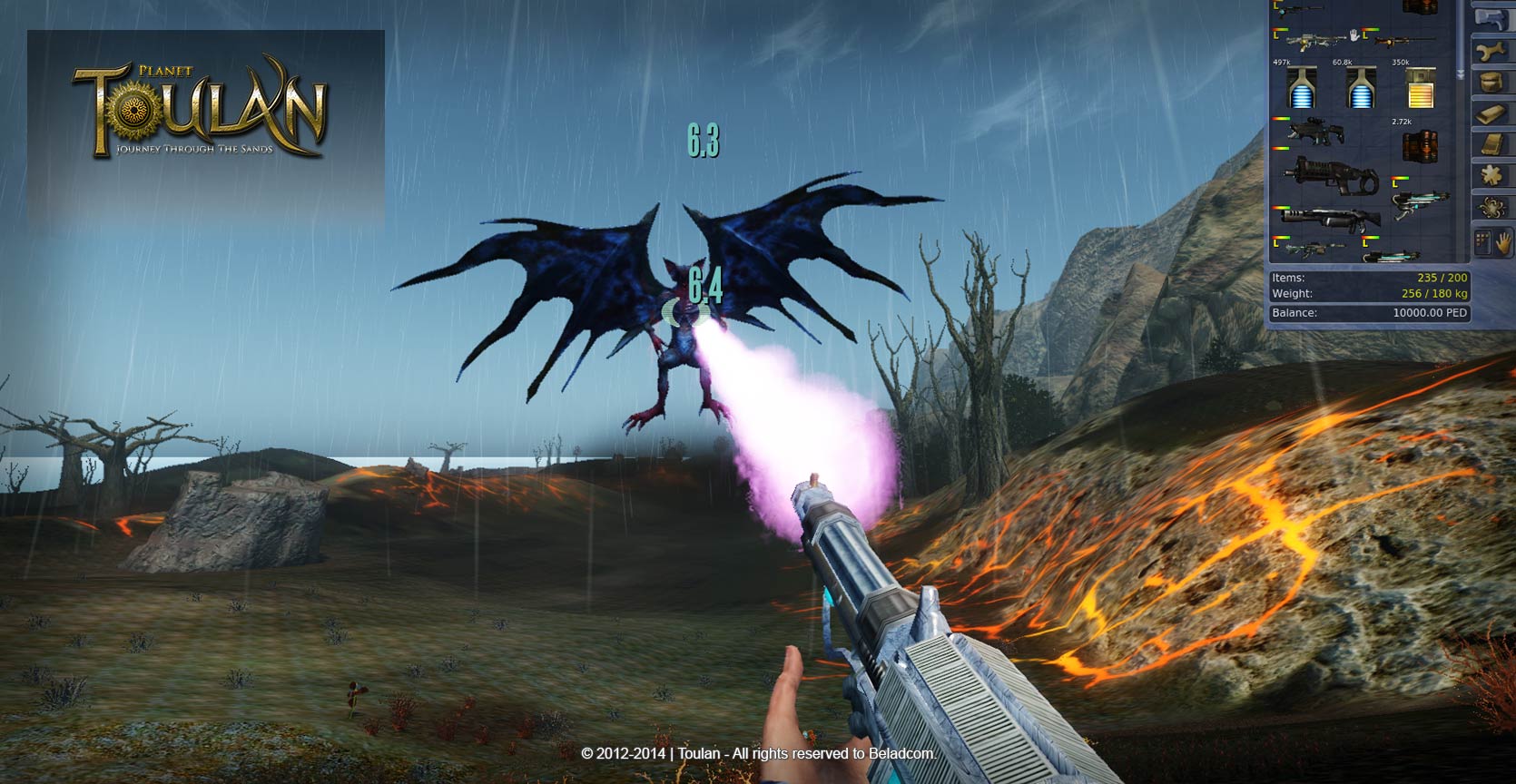1516x784 pixels.
Task: Toggle the hand and grid inventory tab
Action: [1492, 243]
